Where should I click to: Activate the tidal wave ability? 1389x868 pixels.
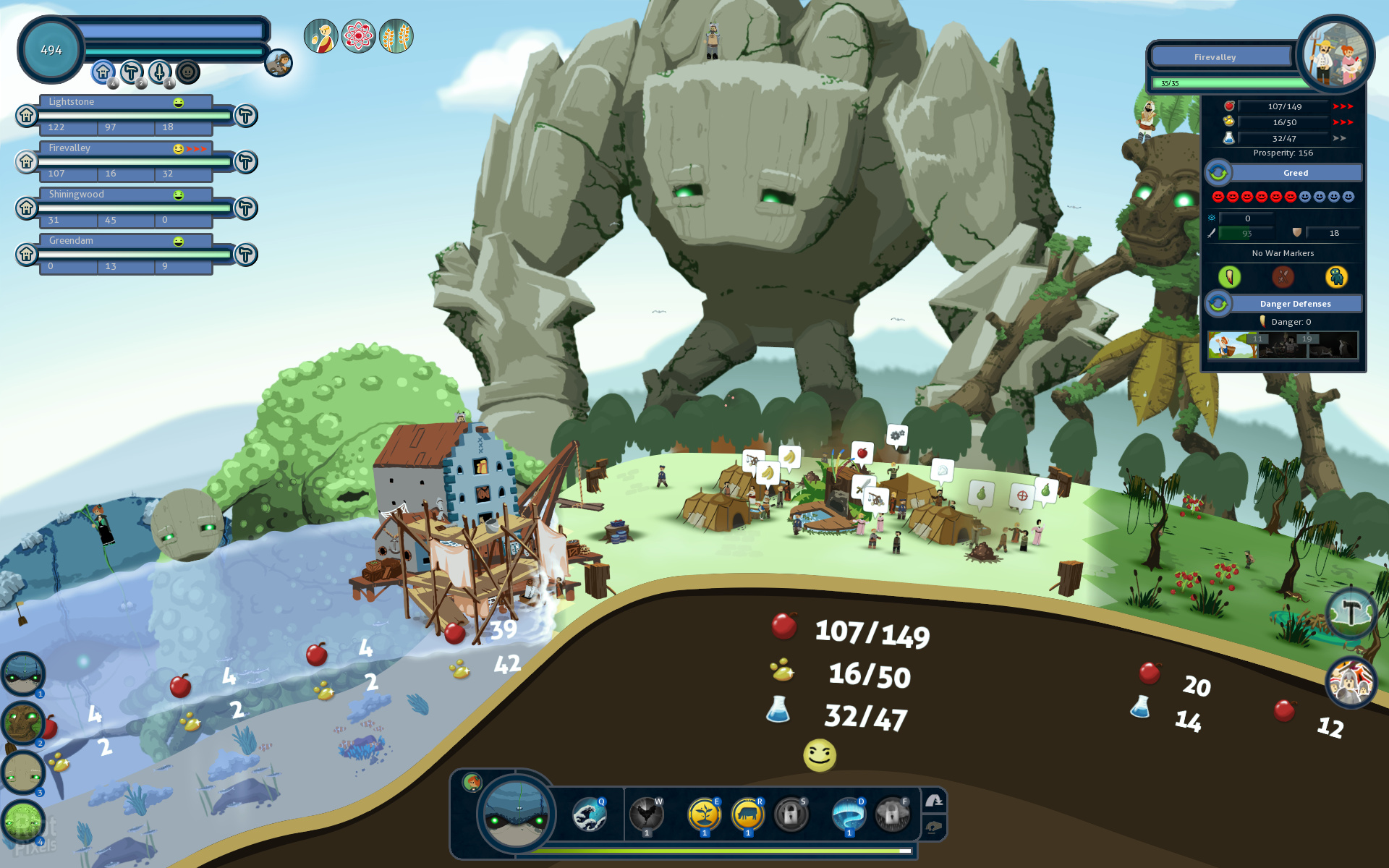click(590, 815)
